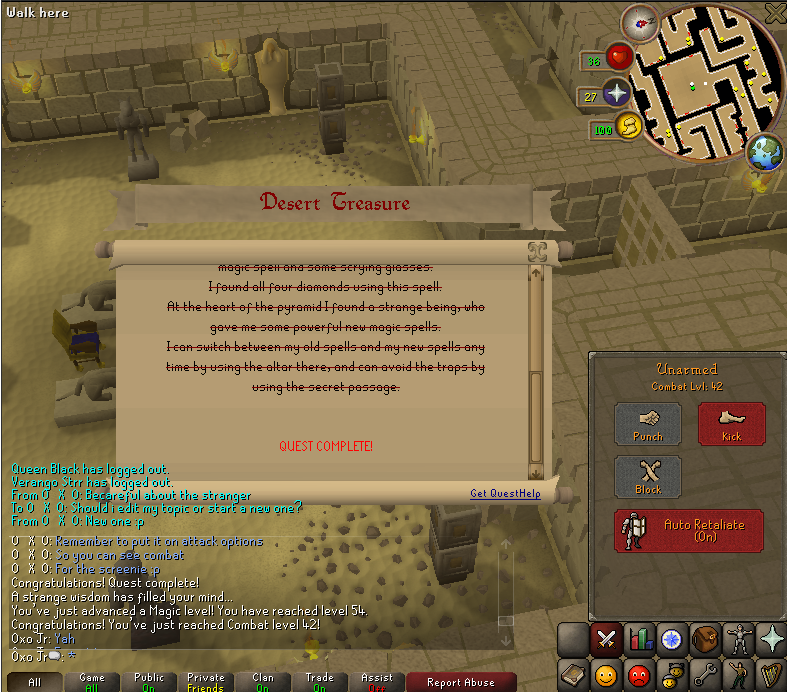Switch to the Public chat tab
This screenshot has width=787, height=692.
(149, 682)
